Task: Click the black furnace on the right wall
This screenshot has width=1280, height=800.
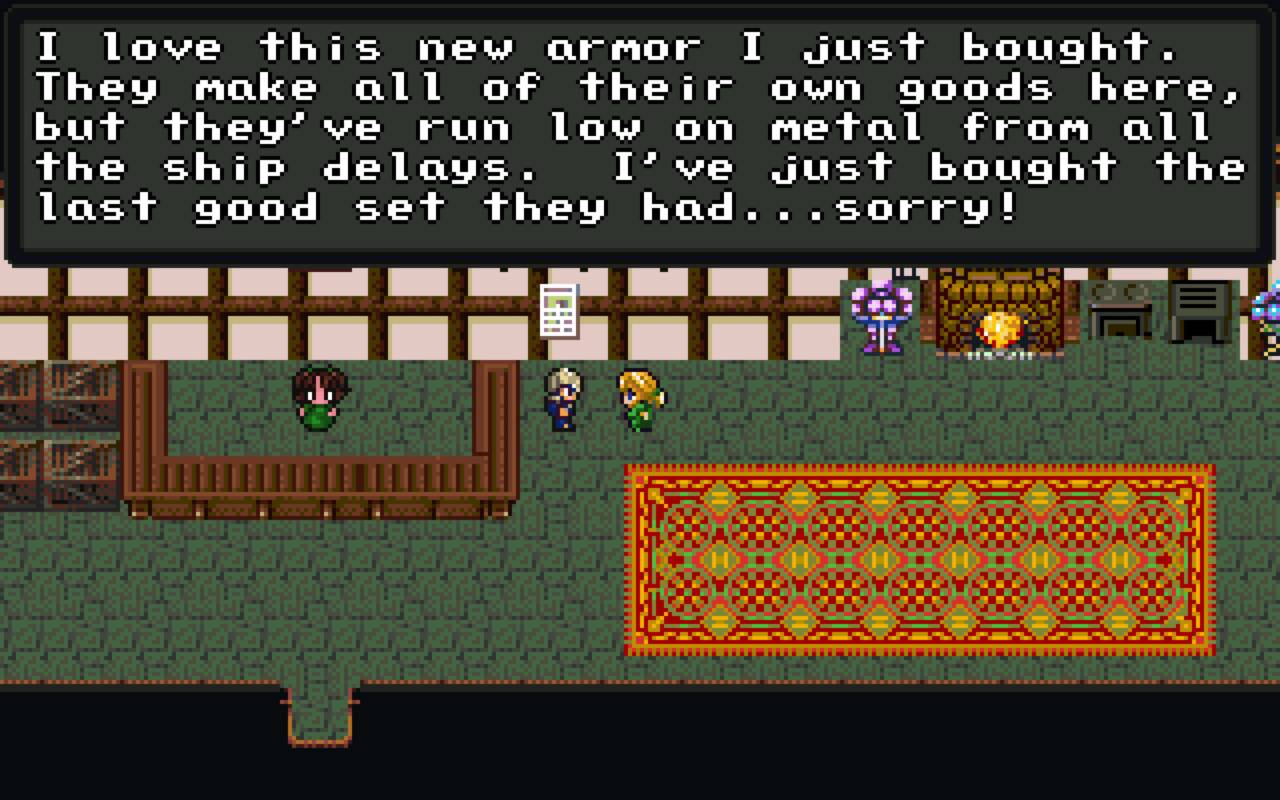Action: pyautogui.click(x=1197, y=310)
